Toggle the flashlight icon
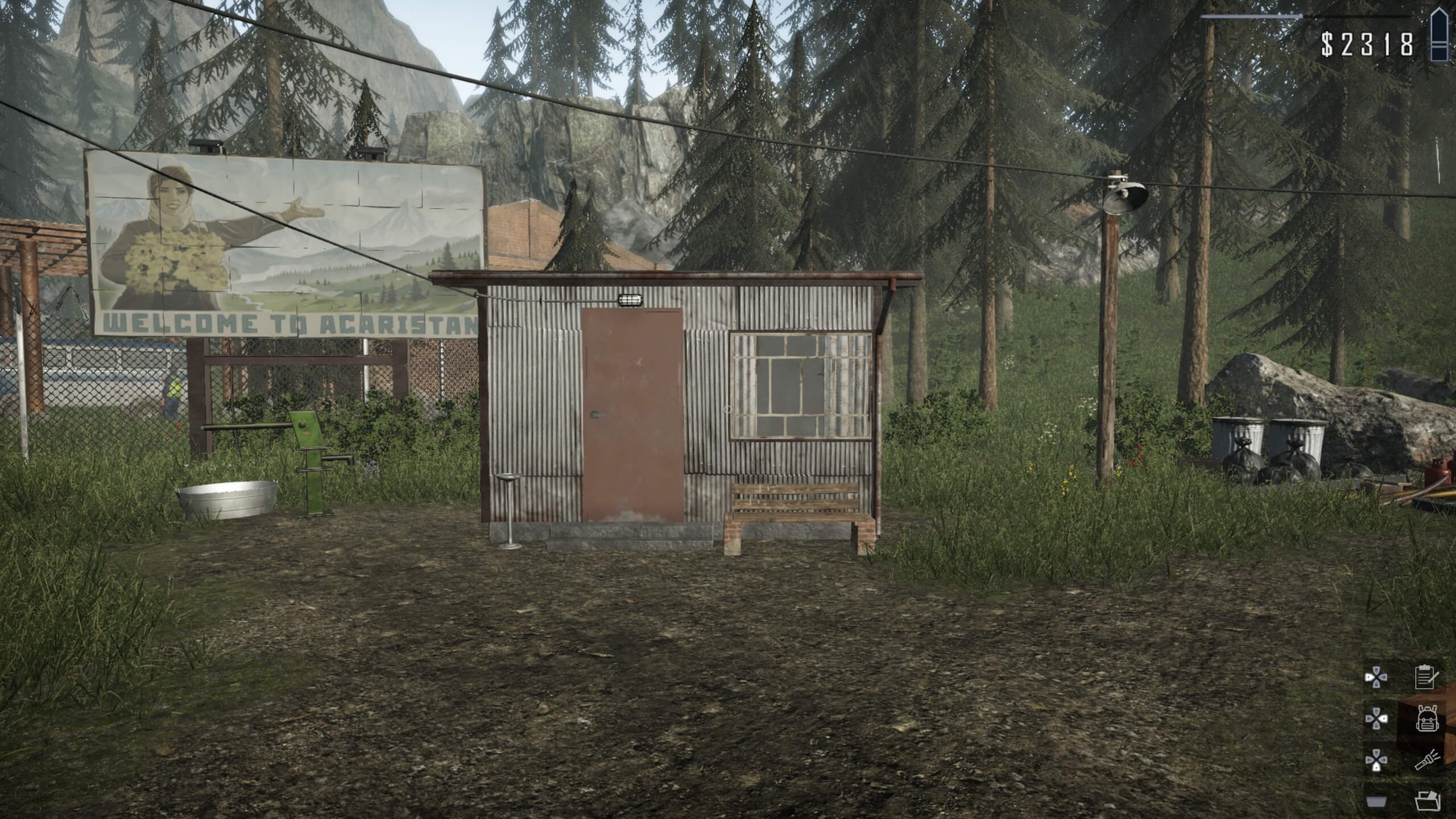Screen dimensions: 1456x819 [1427, 759]
